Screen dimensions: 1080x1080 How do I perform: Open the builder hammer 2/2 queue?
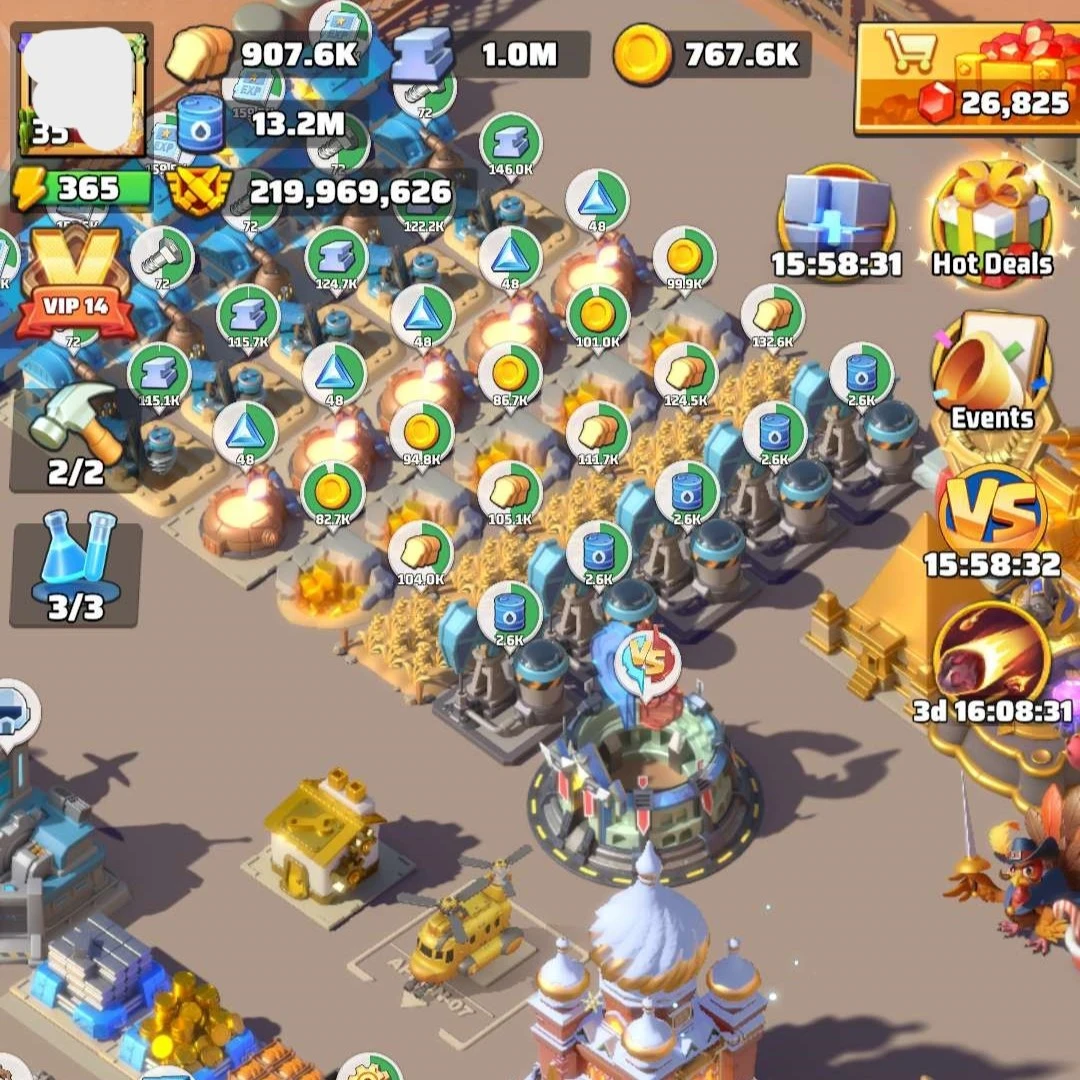click(x=76, y=436)
